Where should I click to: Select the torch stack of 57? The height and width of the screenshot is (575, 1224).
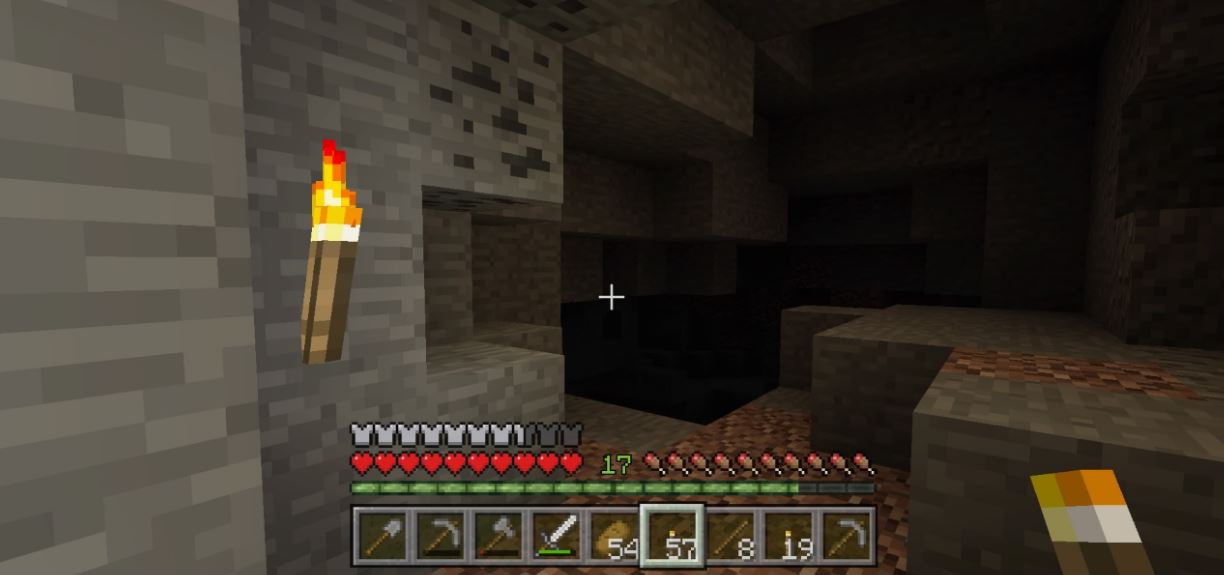pyautogui.click(x=671, y=537)
